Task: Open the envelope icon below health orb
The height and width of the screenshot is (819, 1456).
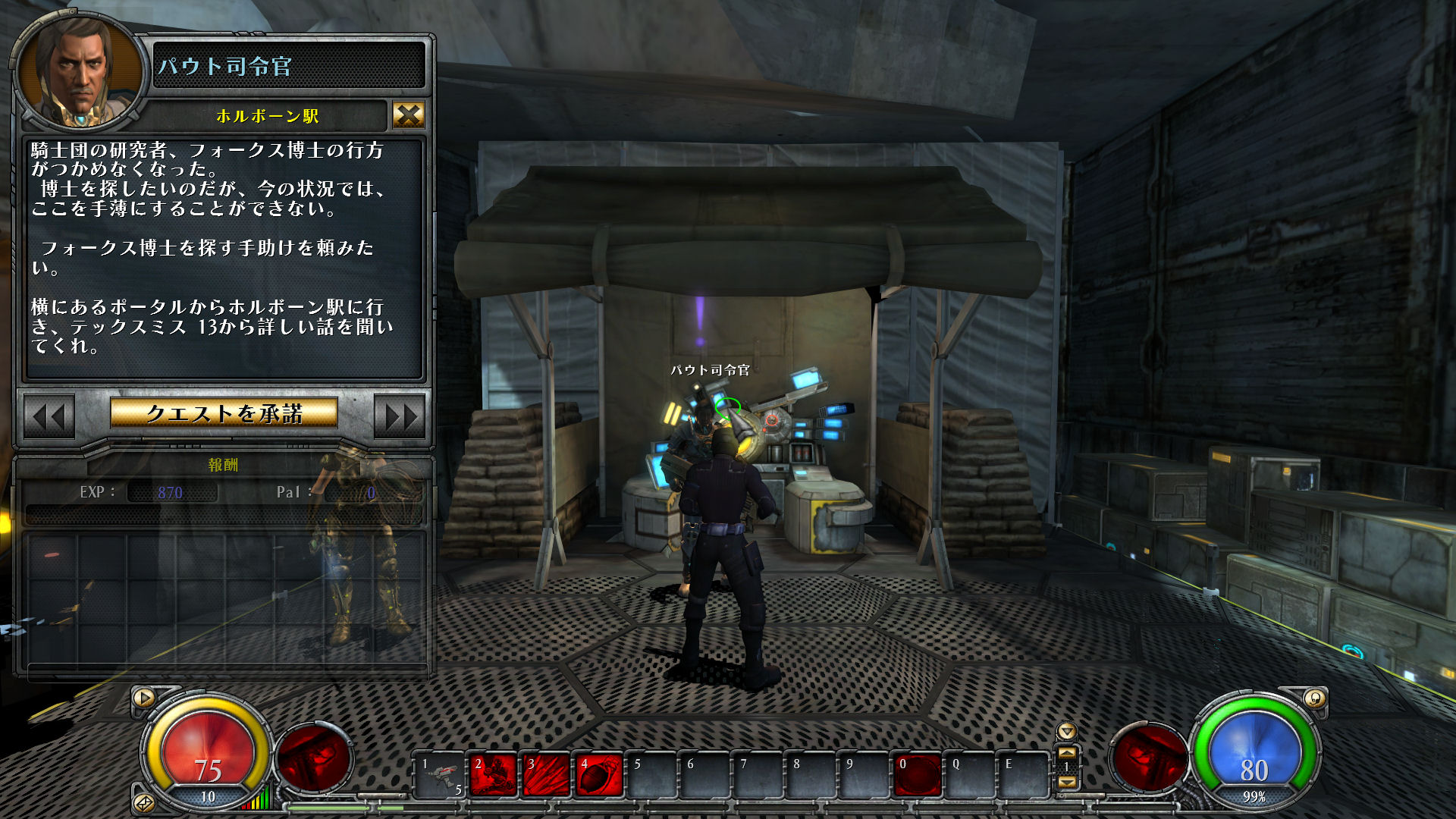Action: tap(143, 802)
